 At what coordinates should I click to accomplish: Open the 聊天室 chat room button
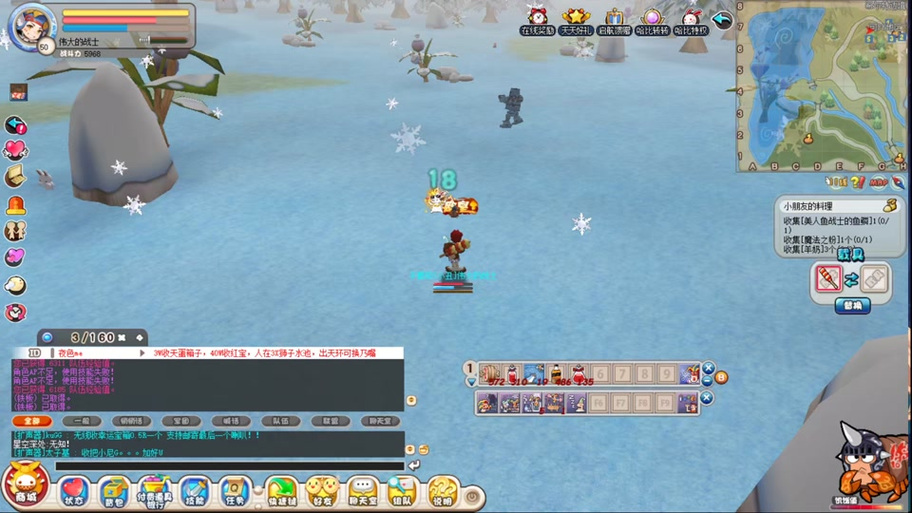(362, 491)
